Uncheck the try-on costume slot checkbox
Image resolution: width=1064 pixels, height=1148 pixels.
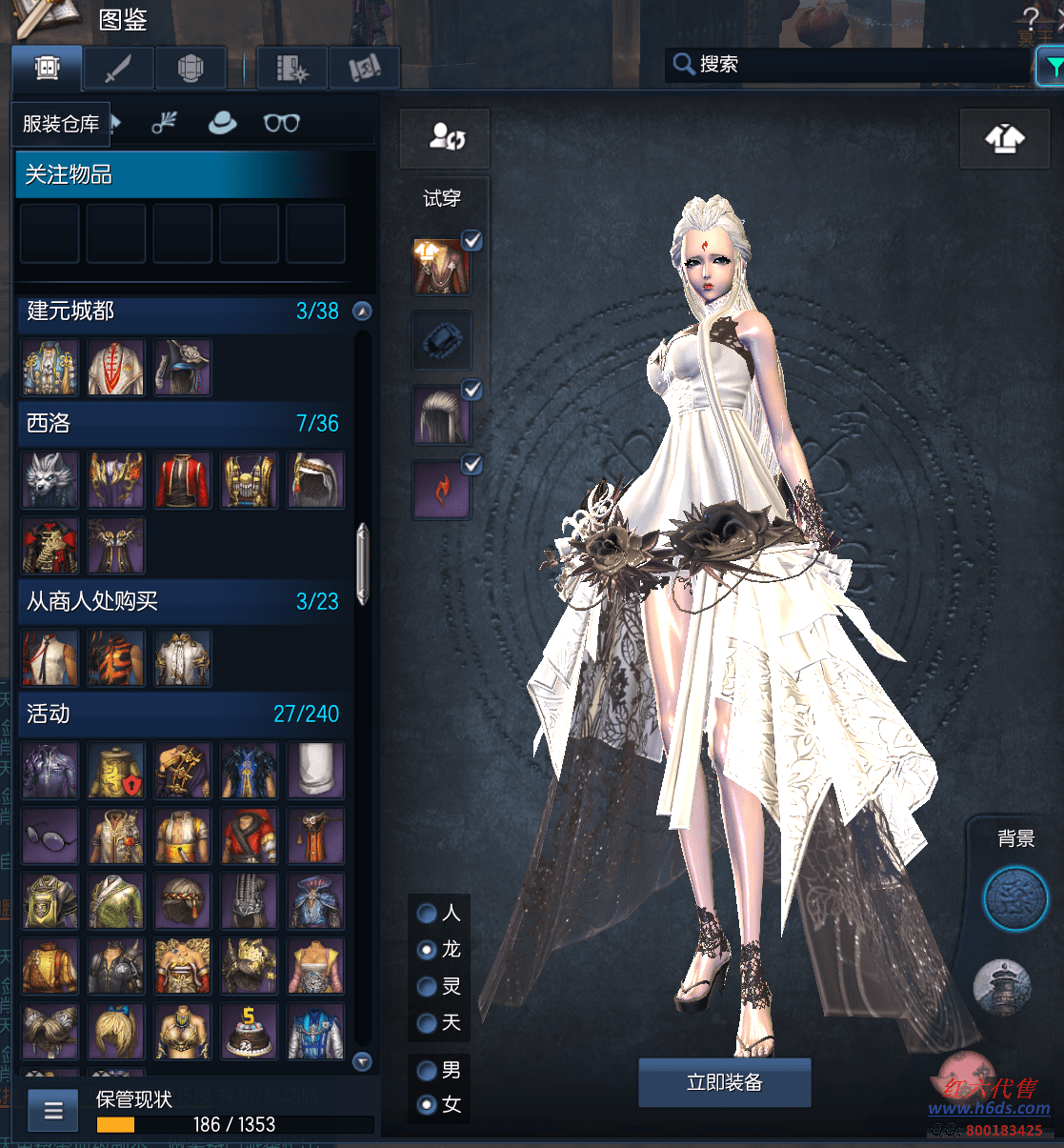coord(472,241)
